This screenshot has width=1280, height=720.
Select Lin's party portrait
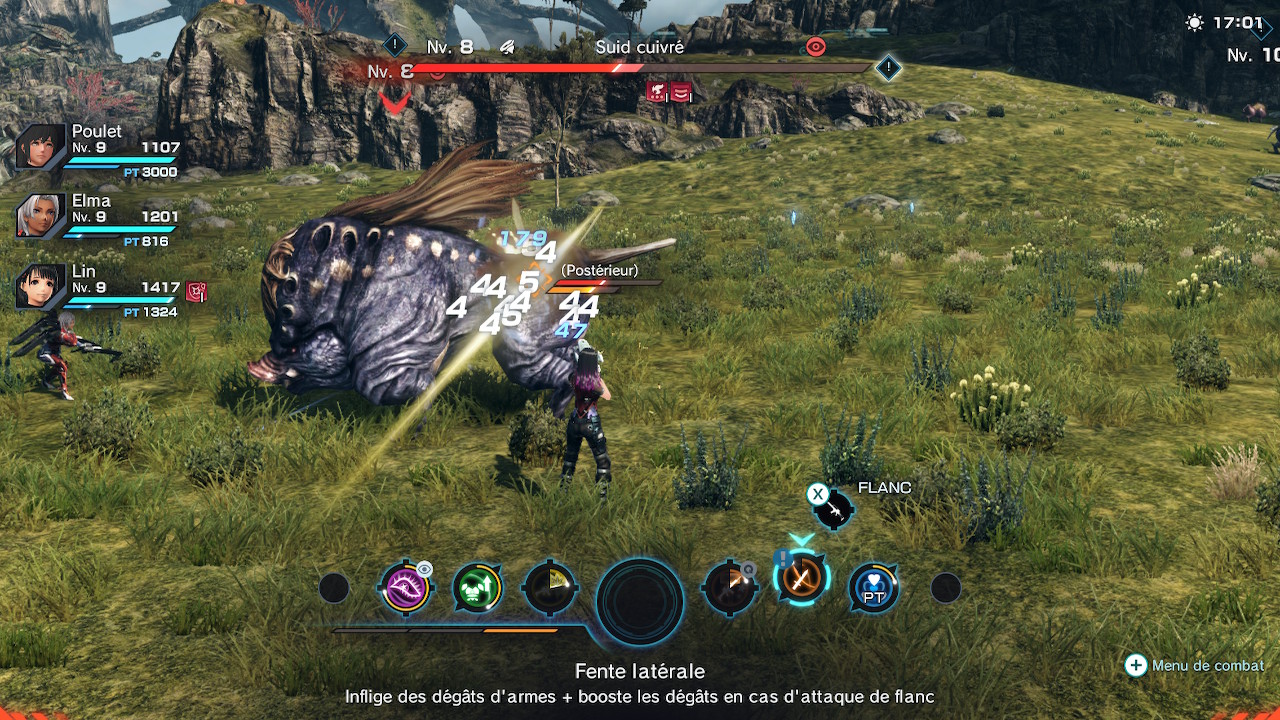click(x=41, y=287)
